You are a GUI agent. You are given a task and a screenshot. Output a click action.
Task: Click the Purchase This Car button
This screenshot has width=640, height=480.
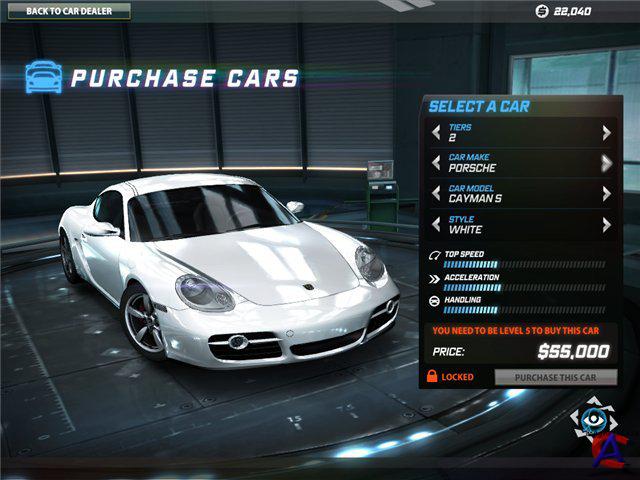tap(555, 377)
